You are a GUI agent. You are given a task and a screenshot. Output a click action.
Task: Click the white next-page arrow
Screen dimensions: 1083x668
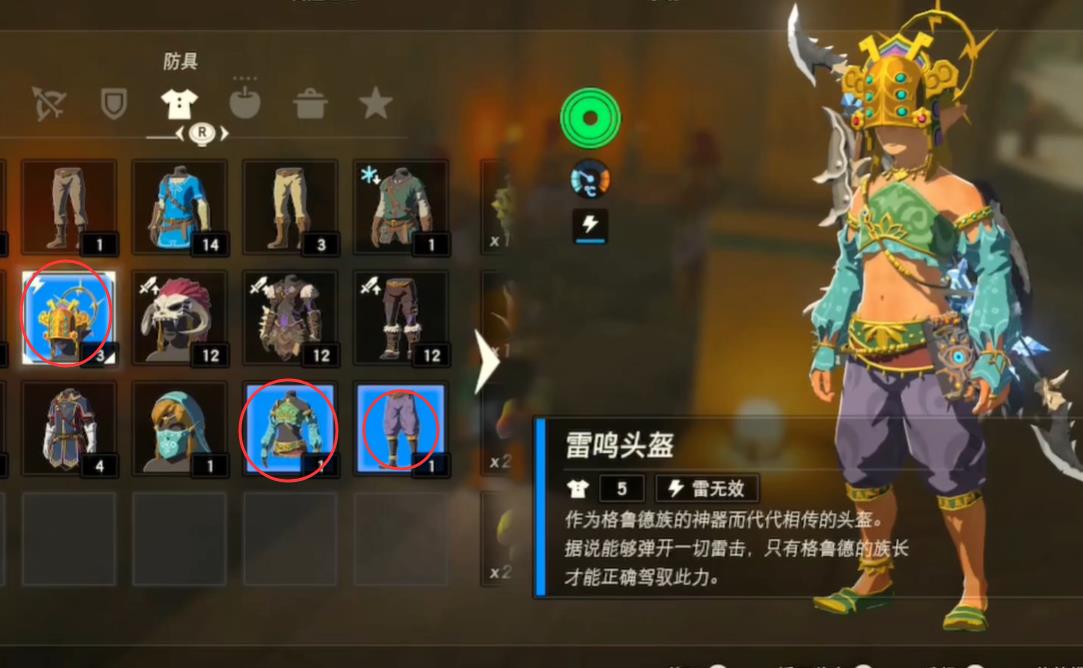point(486,362)
